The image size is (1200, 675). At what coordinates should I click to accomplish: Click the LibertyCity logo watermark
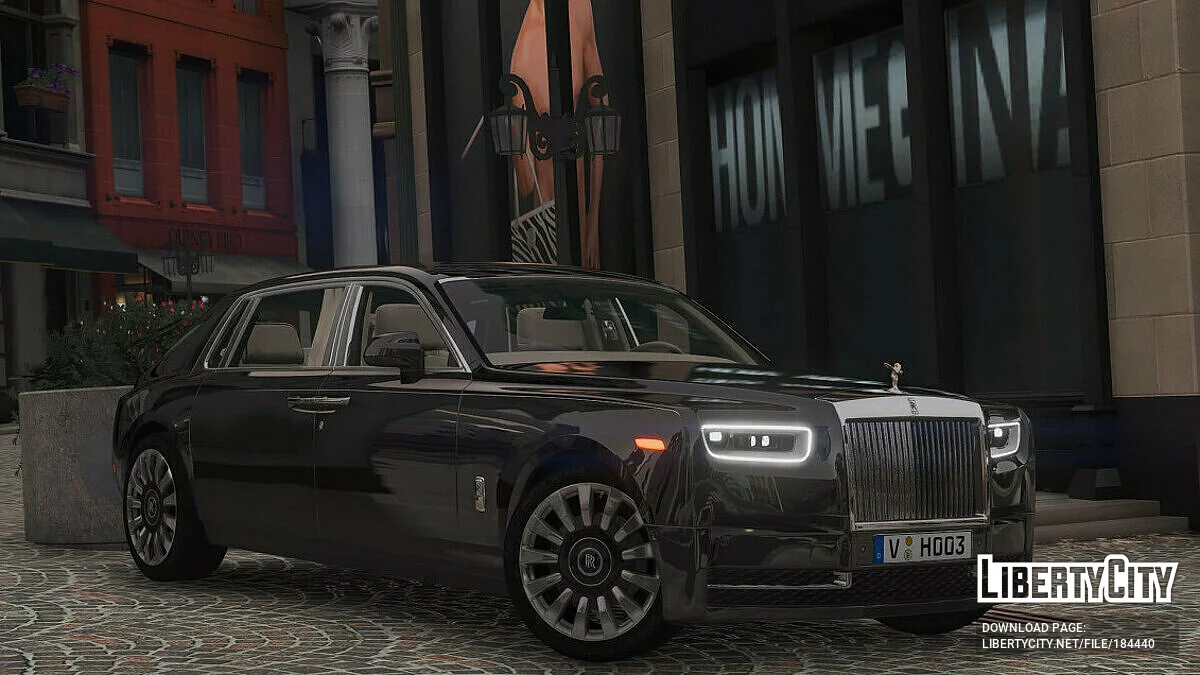pos(1077,579)
